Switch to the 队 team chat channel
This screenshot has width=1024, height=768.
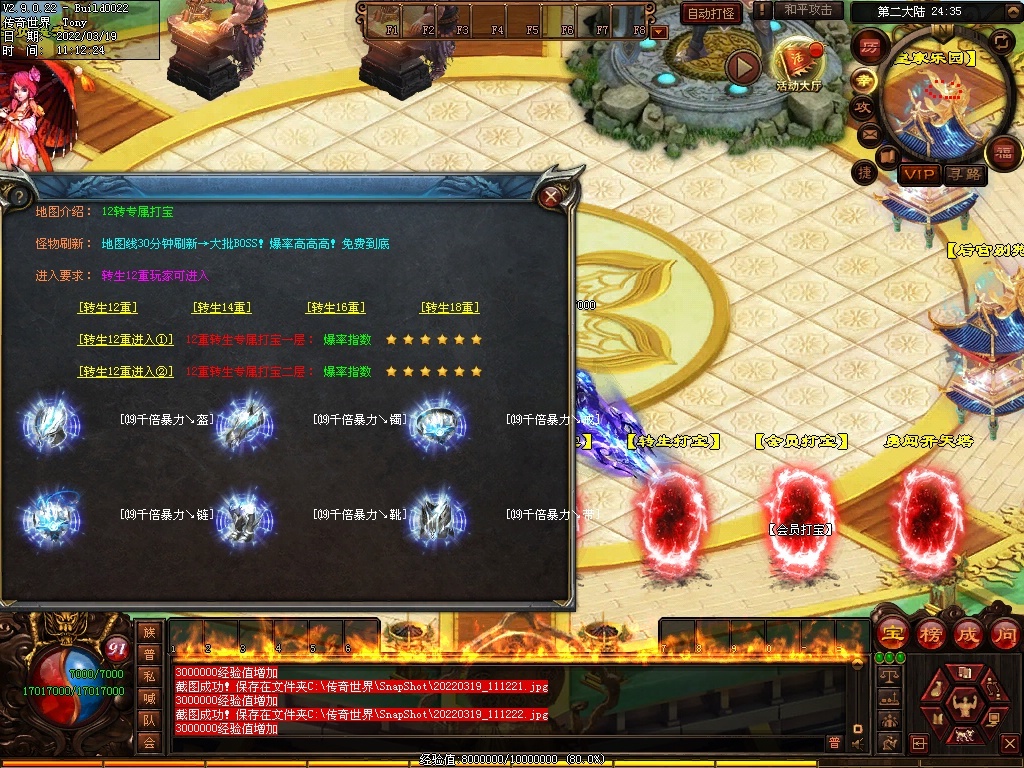(149, 720)
